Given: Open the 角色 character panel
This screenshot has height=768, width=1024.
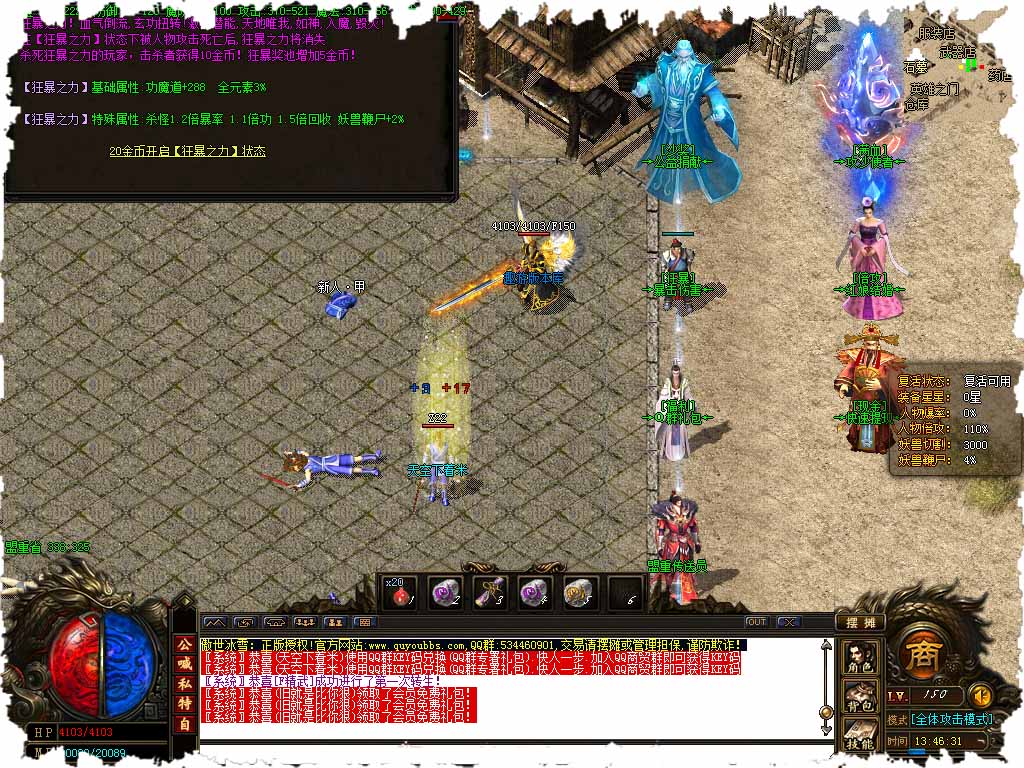Looking at the screenshot, I should tap(860, 656).
